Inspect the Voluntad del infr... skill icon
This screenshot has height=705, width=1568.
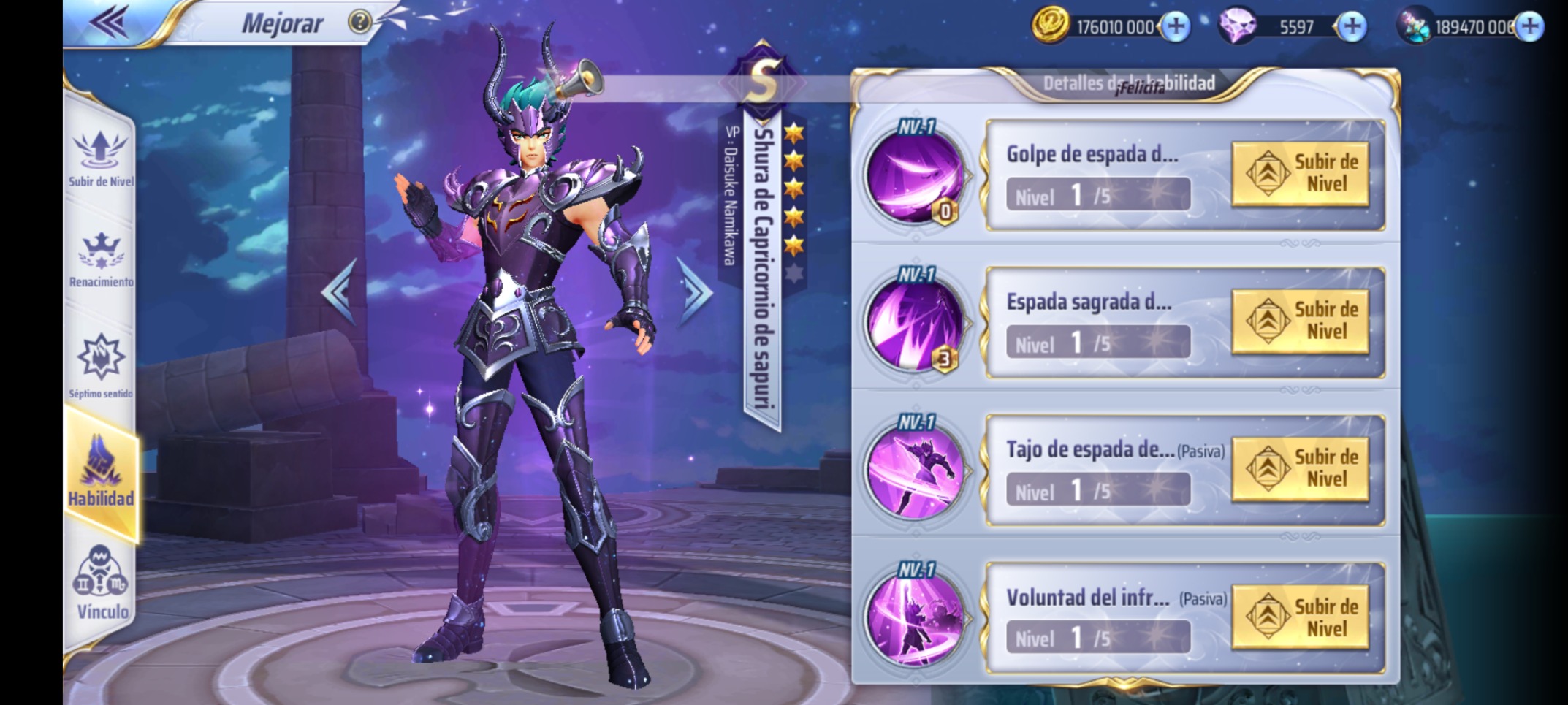point(915,618)
